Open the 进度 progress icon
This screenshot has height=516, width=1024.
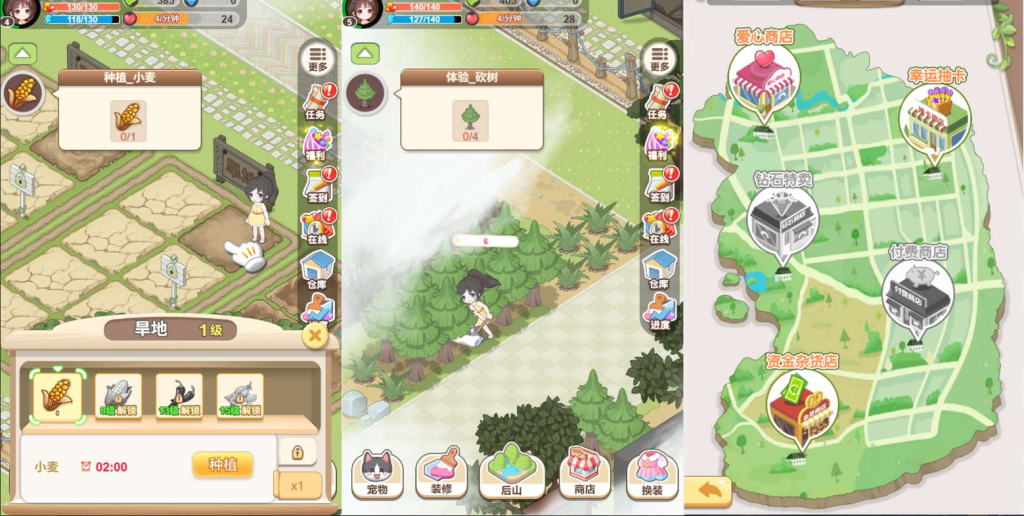pos(658,311)
